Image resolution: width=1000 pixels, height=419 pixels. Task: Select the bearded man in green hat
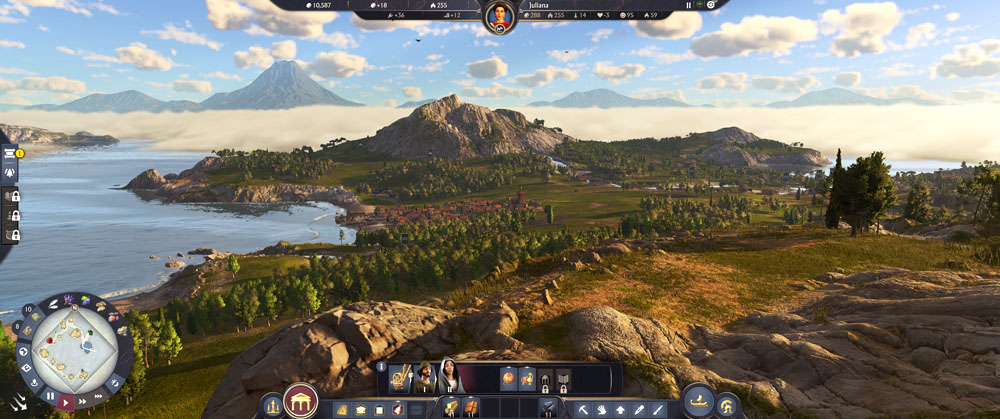424,377
